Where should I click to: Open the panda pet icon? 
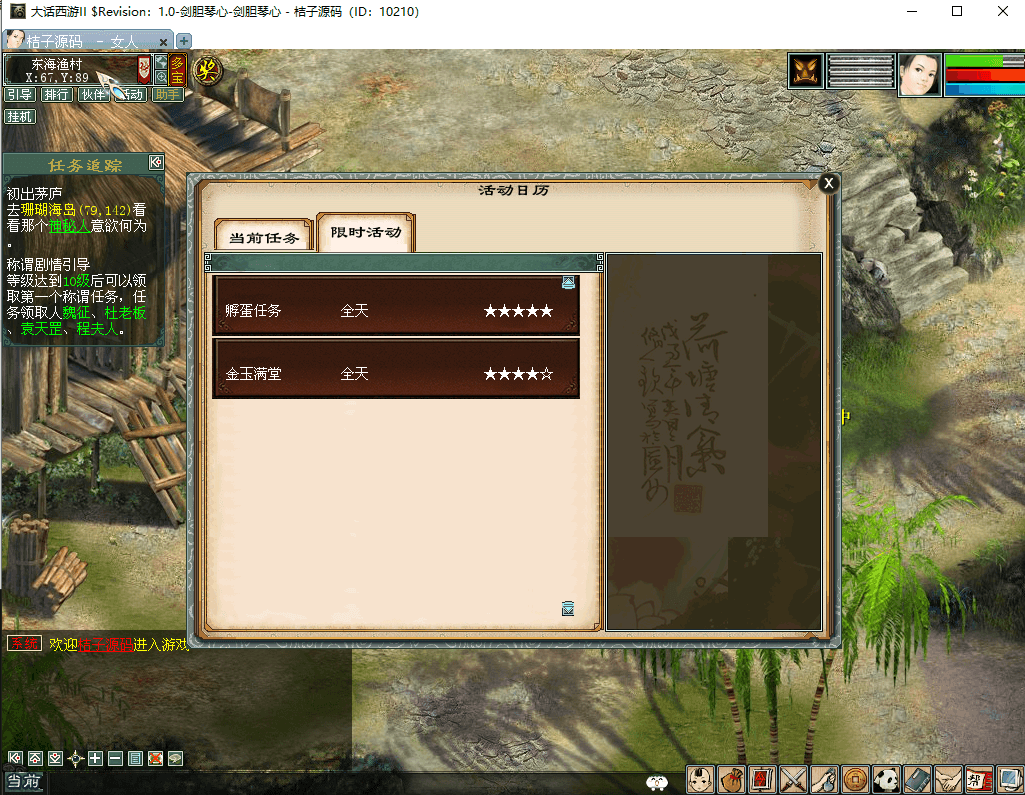[x=886, y=779]
